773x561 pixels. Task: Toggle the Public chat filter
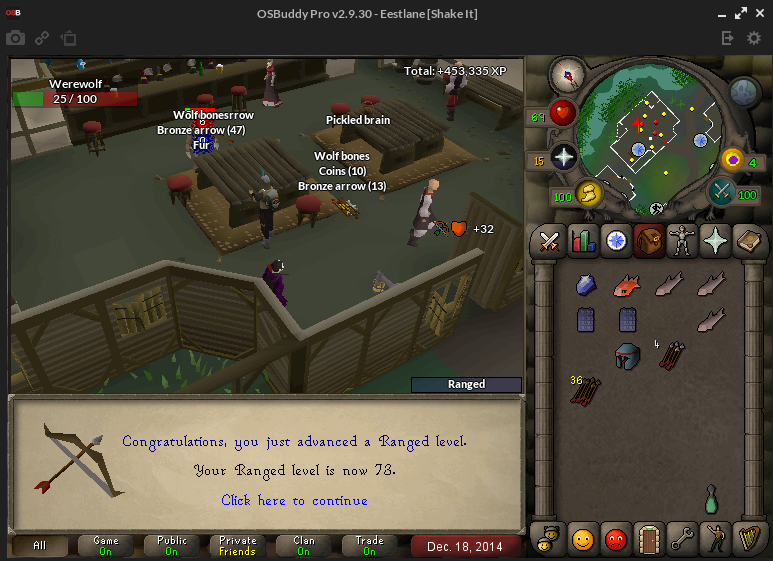coord(172,546)
